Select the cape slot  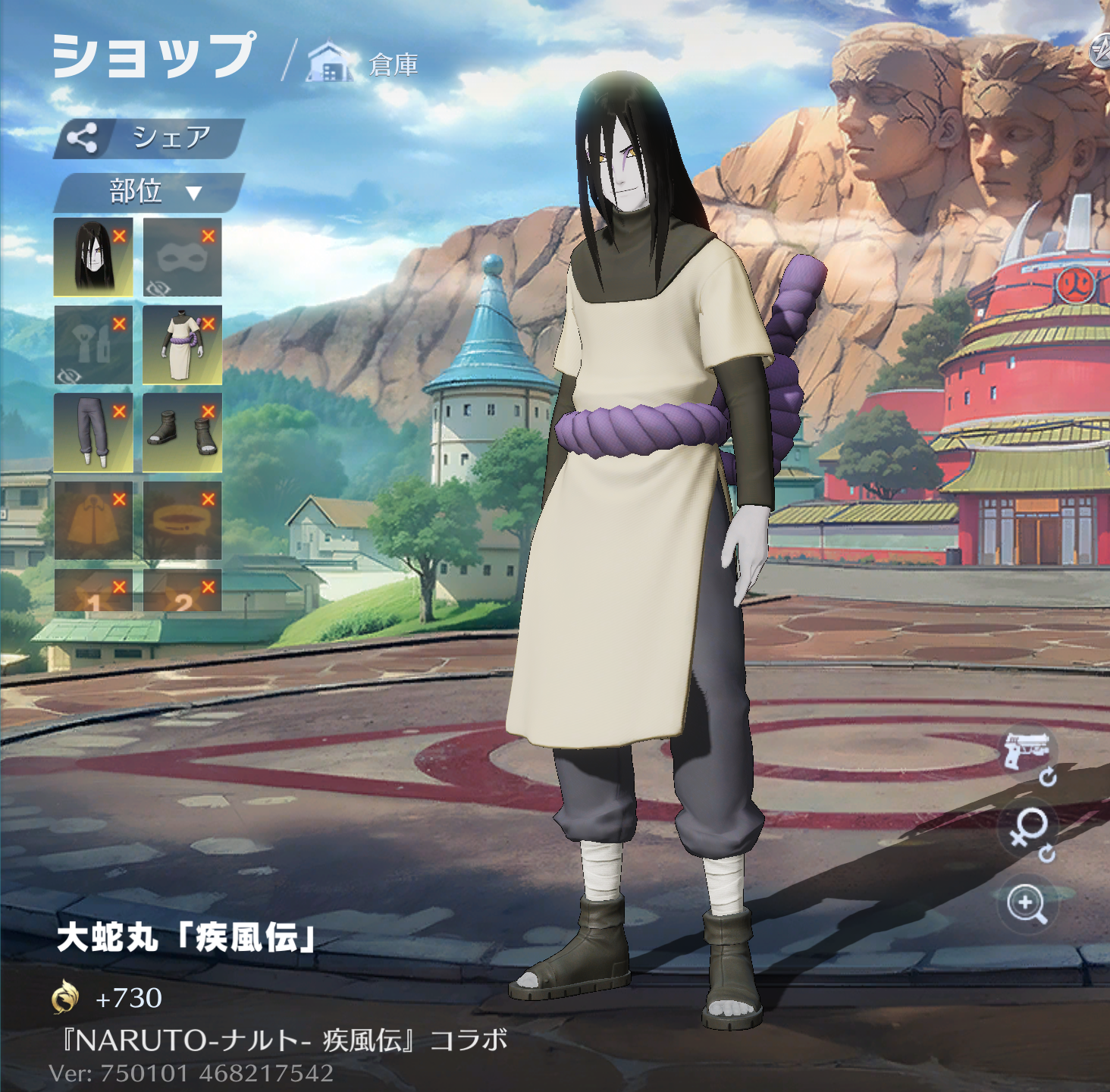93,520
